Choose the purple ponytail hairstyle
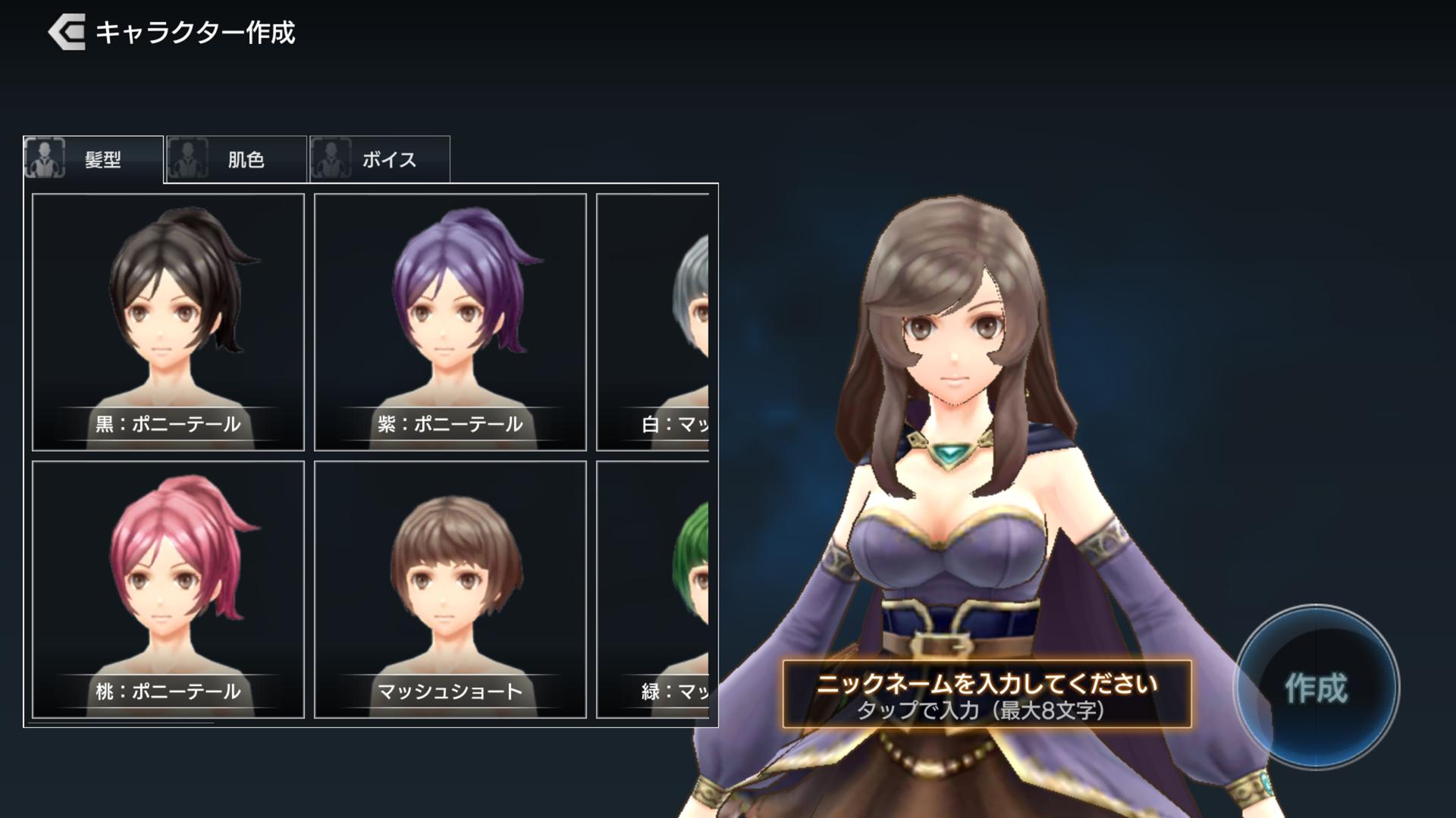Viewport: 1456px width, 818px height. point(450,322)
